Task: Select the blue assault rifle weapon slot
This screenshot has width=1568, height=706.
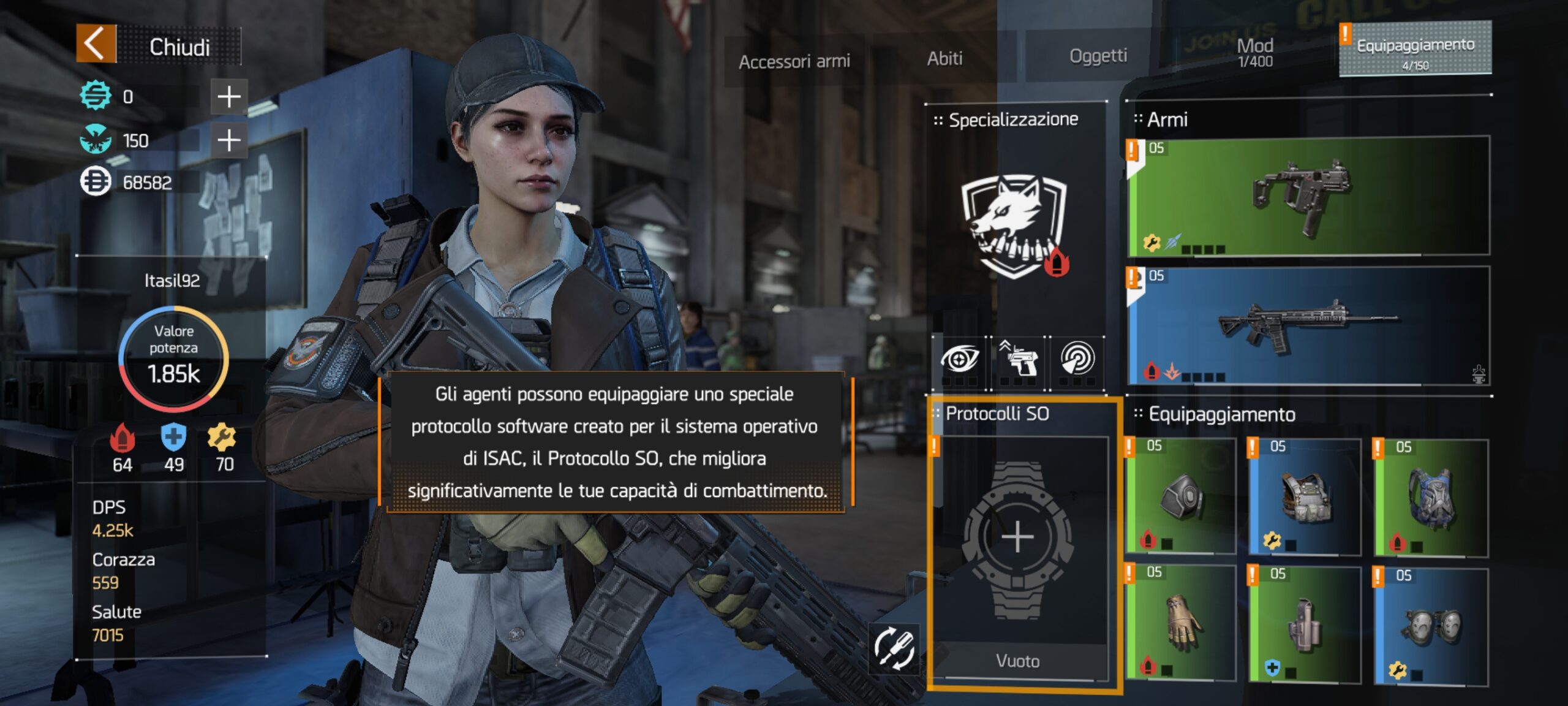Action: click(1308, 326)
